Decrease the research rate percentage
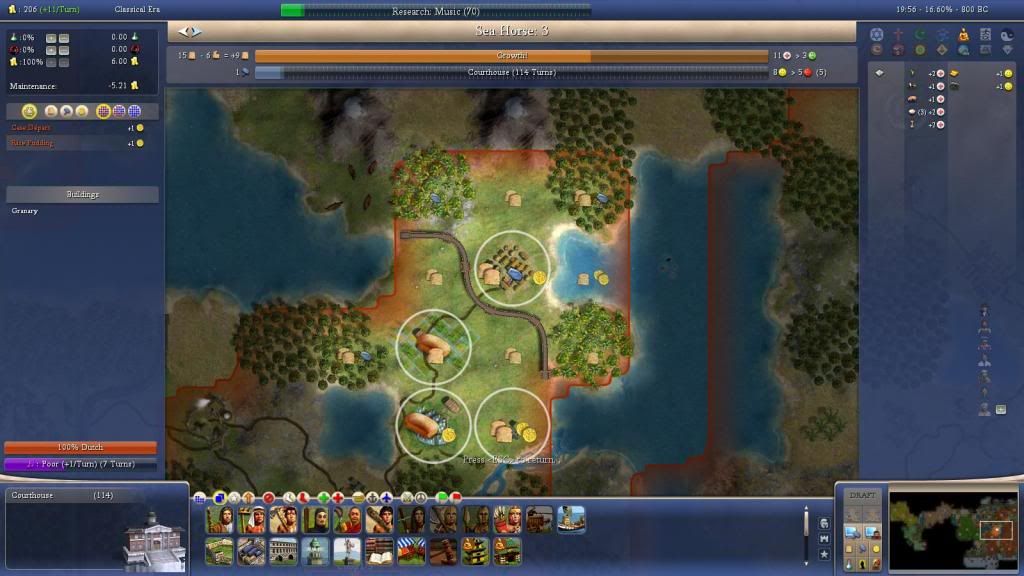 click(x=63, y=37)
